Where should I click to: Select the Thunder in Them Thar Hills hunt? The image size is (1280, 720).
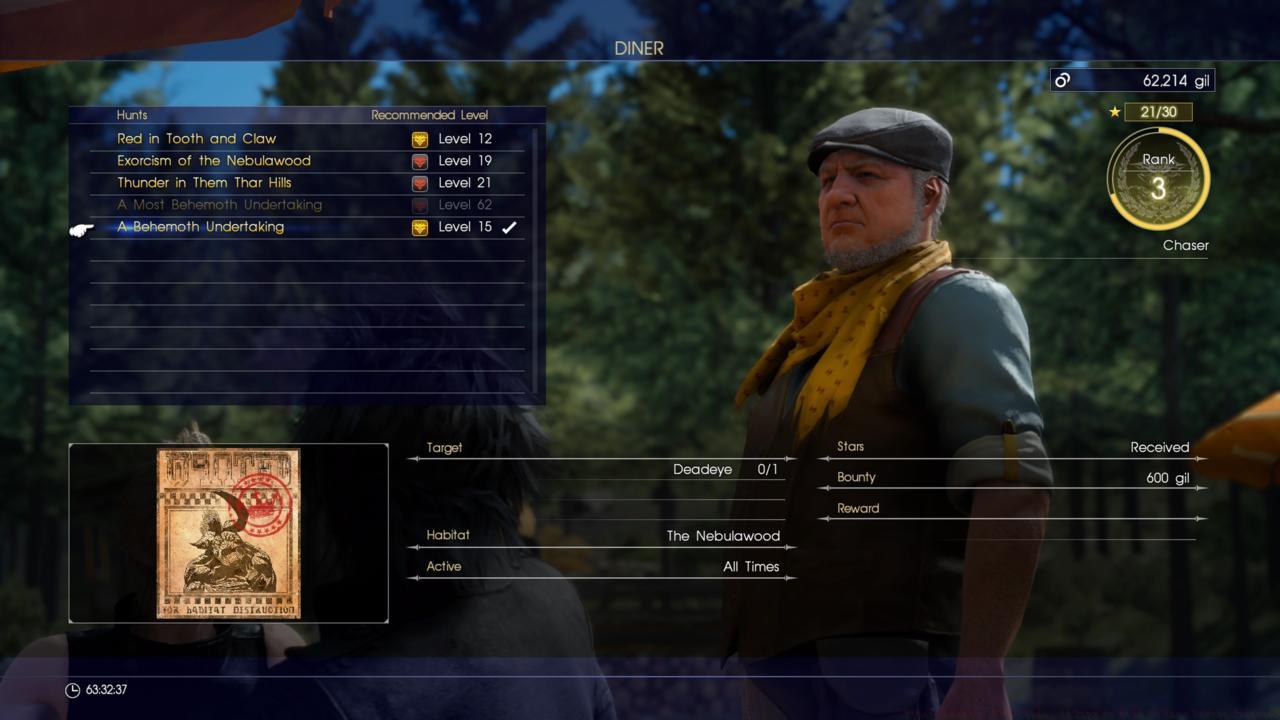206,182
